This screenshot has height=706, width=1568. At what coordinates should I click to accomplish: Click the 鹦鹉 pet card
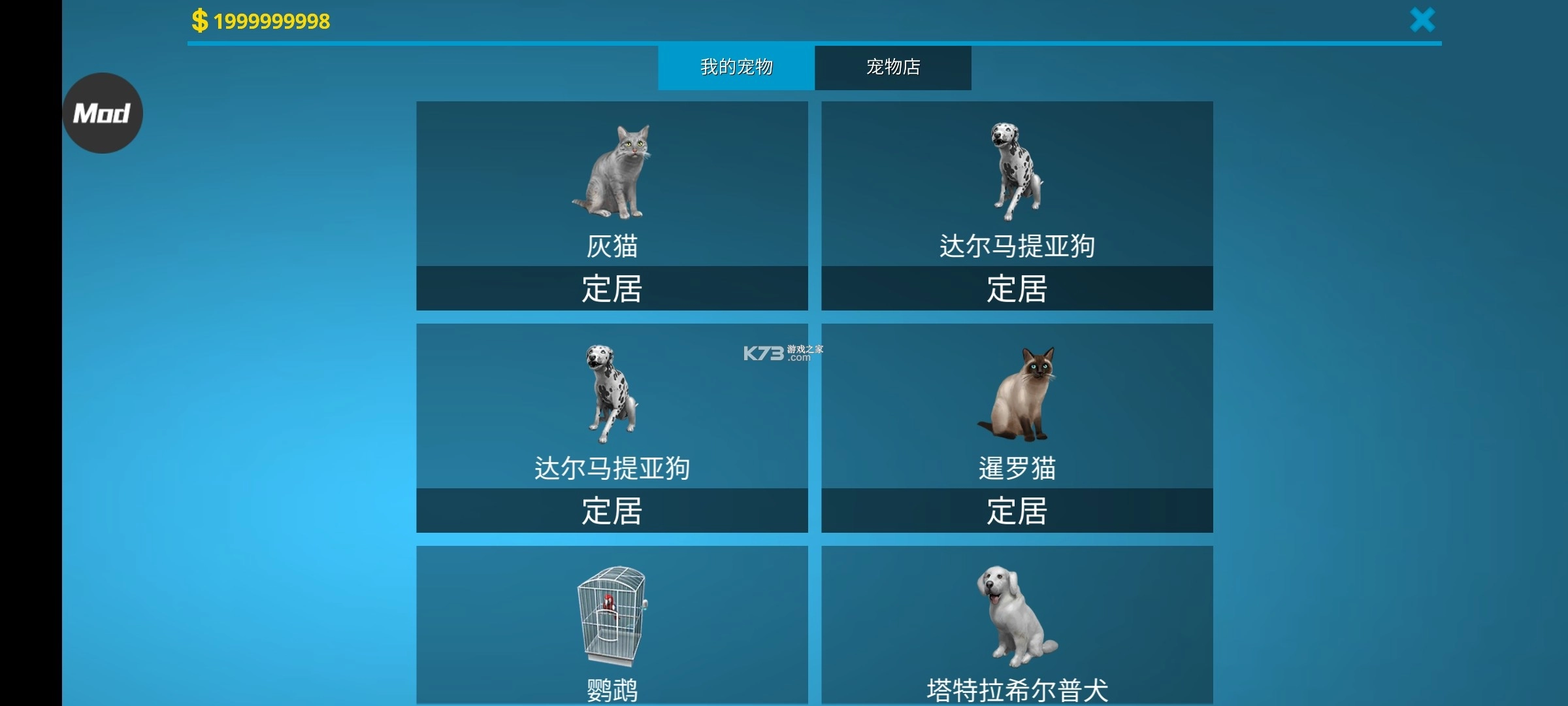click(x=613, y=628)
